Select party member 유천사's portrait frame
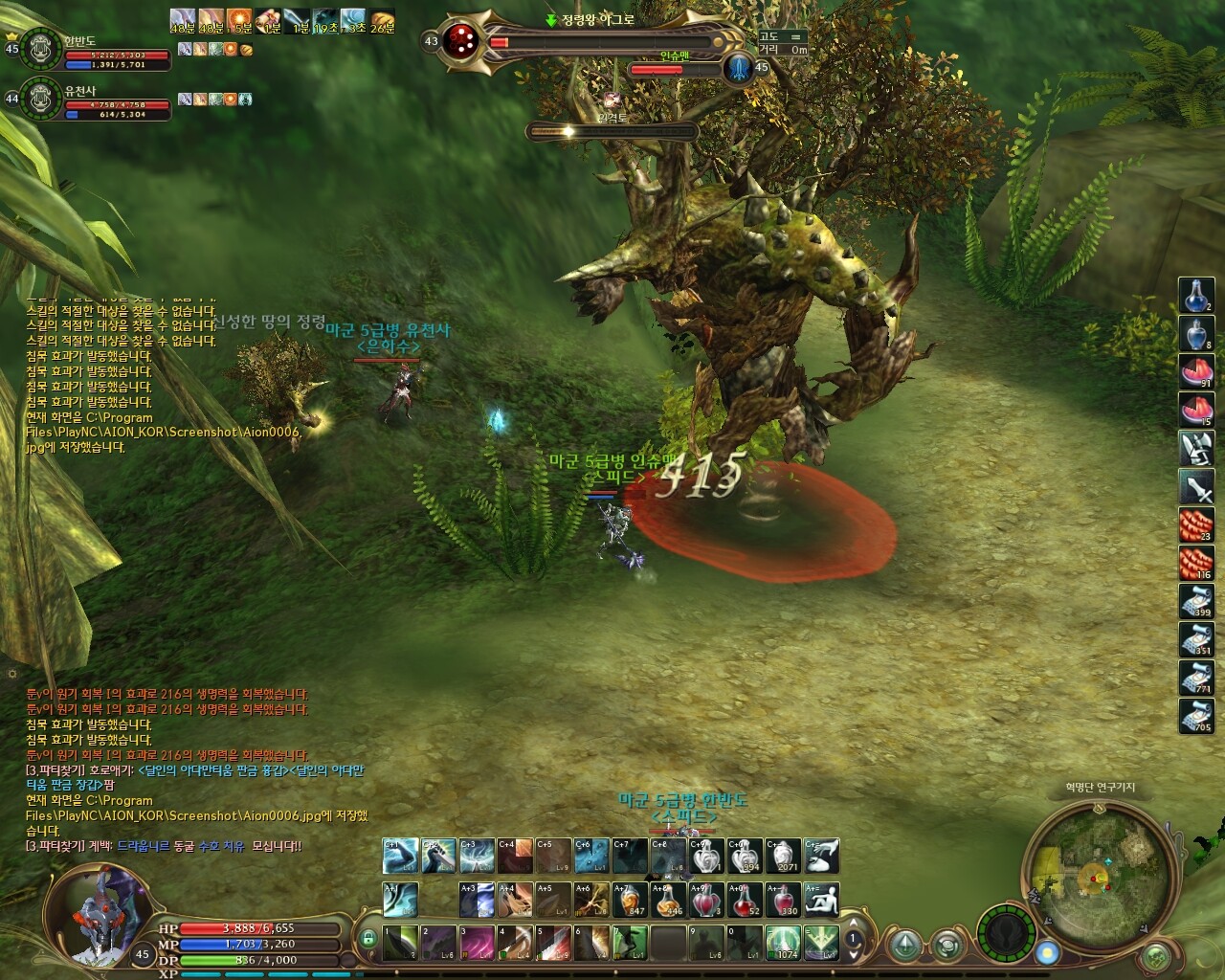 click(40, 98)
